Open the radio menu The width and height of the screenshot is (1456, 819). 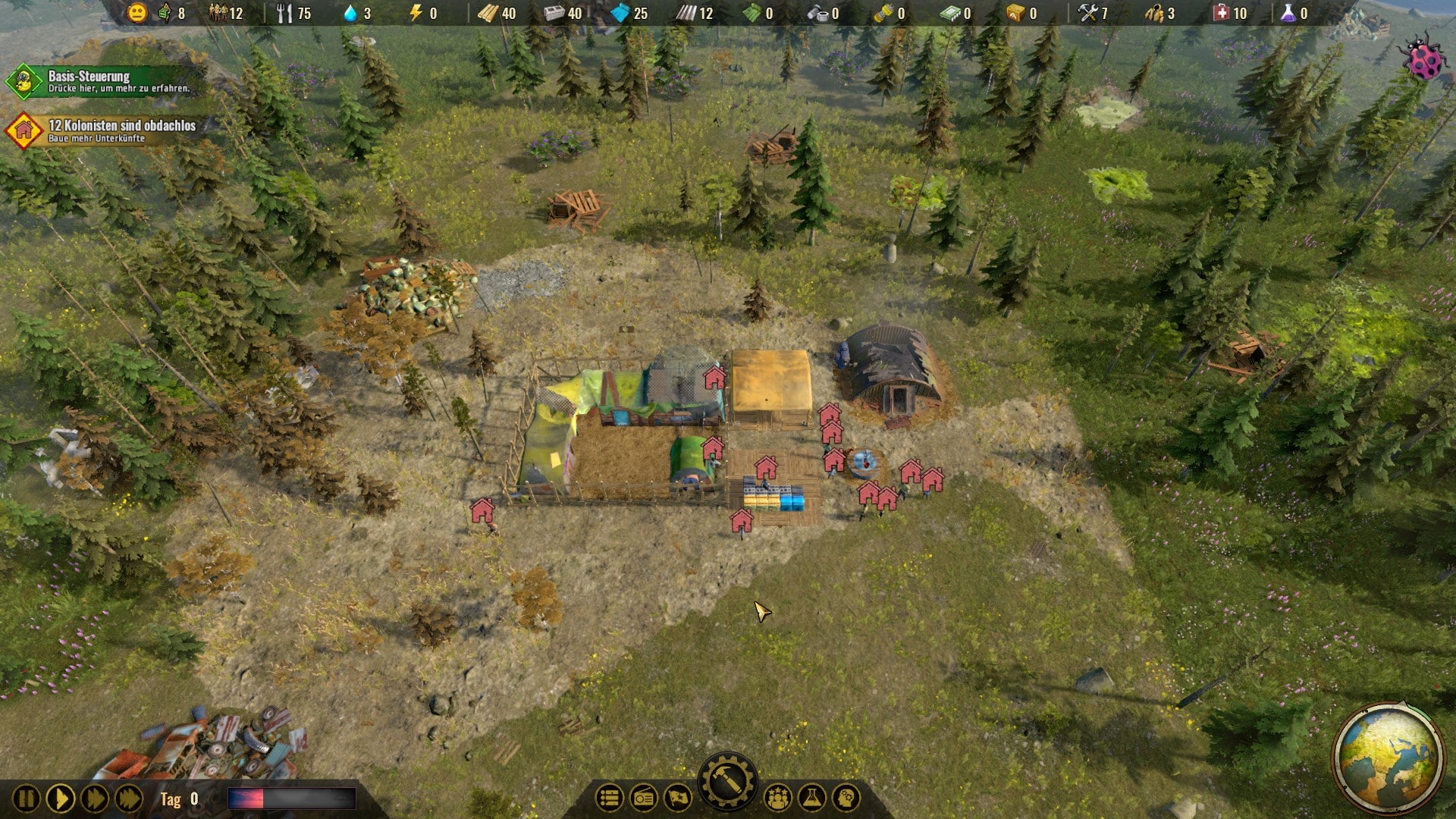point(644,798)
